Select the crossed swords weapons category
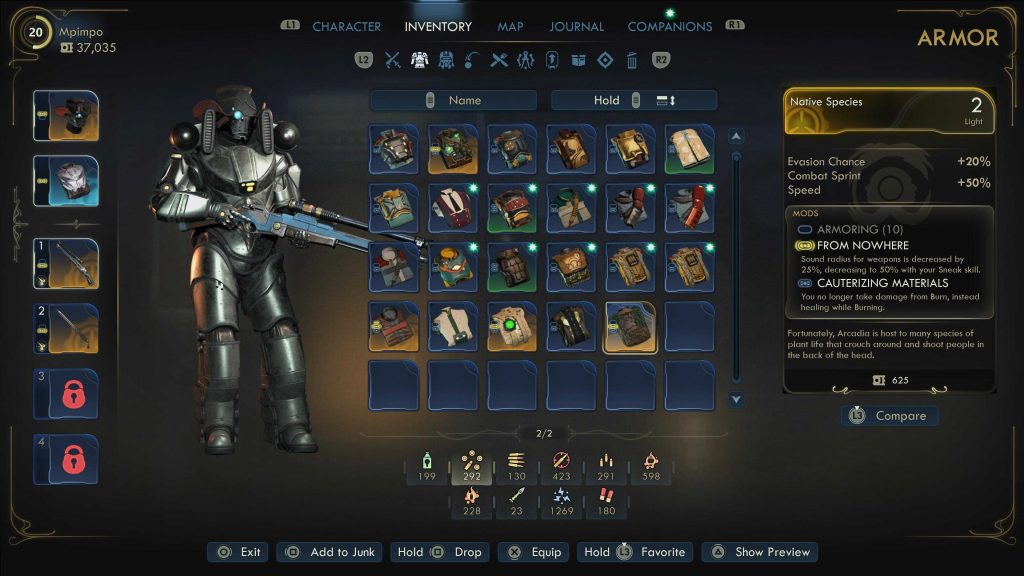 (393, 60)
